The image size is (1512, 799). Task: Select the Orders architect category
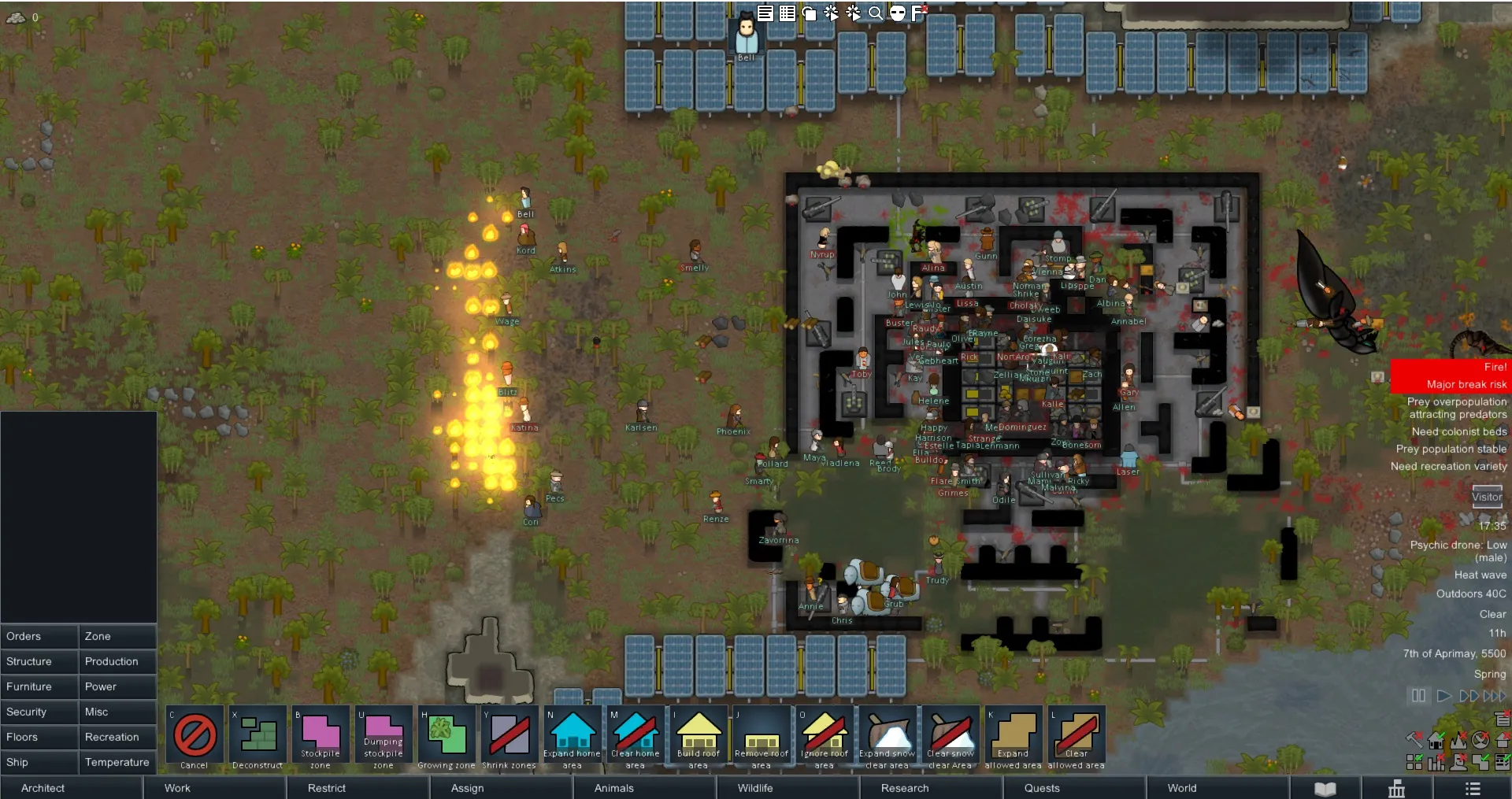click(x=39, y=636)
